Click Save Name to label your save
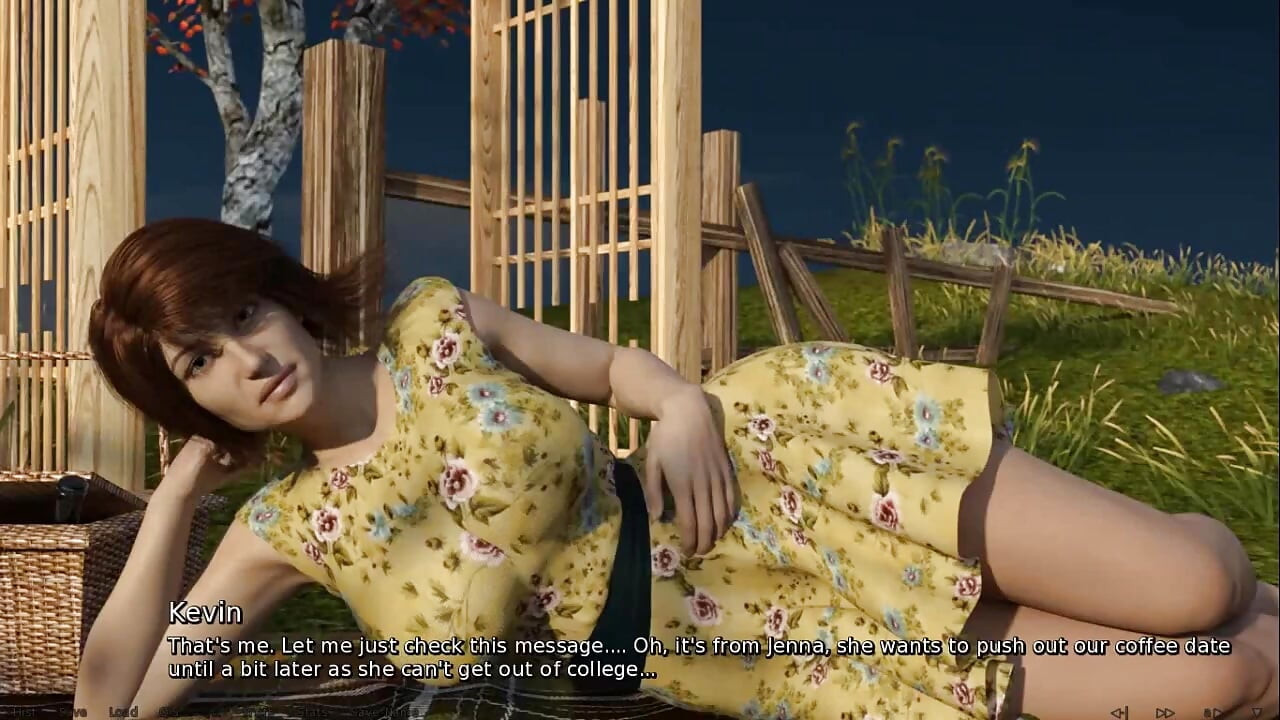The height and width of the screenshot is (720, 1280). tap(383, 712)
